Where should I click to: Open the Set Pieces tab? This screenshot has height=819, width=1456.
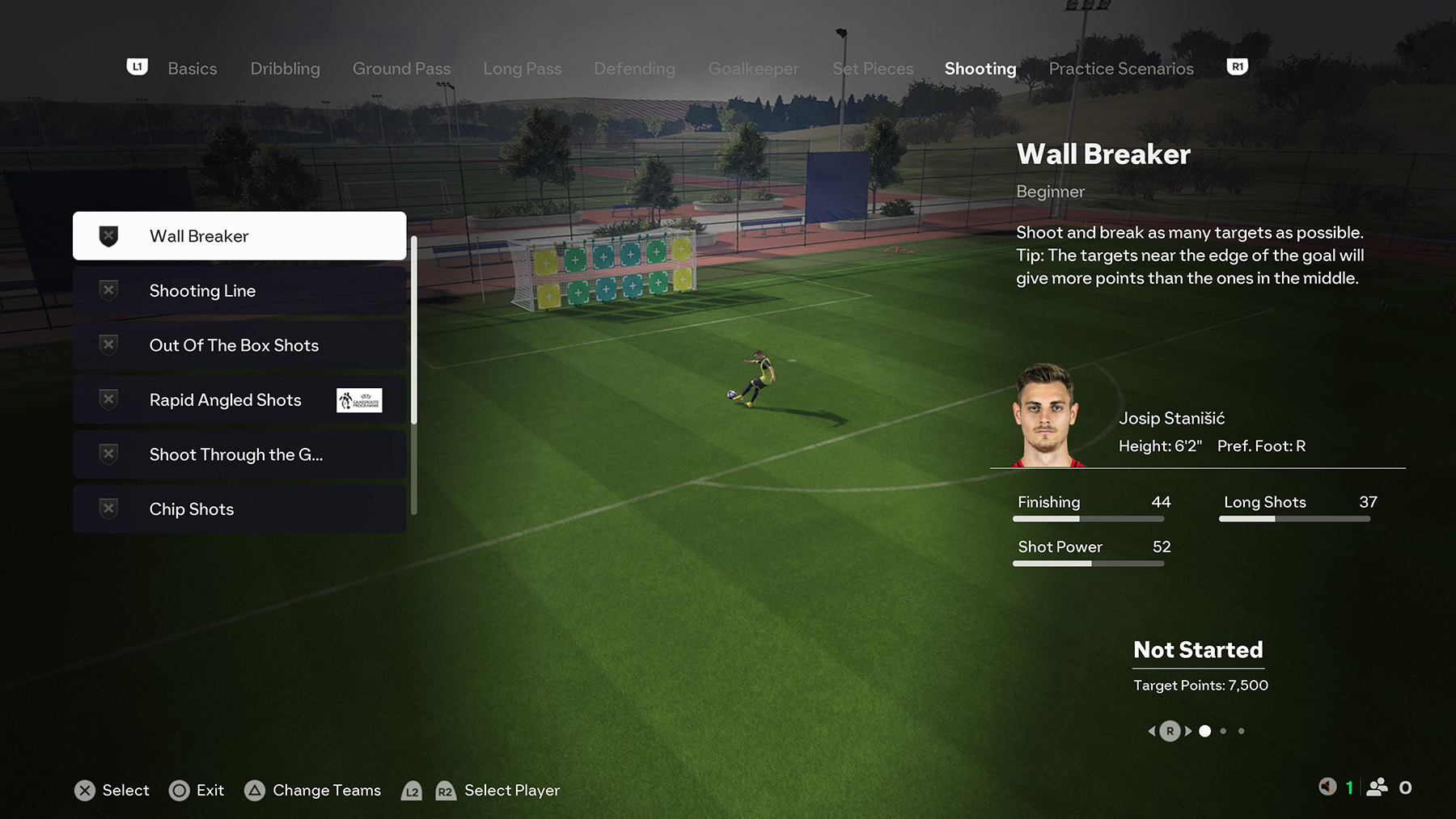(x=872, y=68)
